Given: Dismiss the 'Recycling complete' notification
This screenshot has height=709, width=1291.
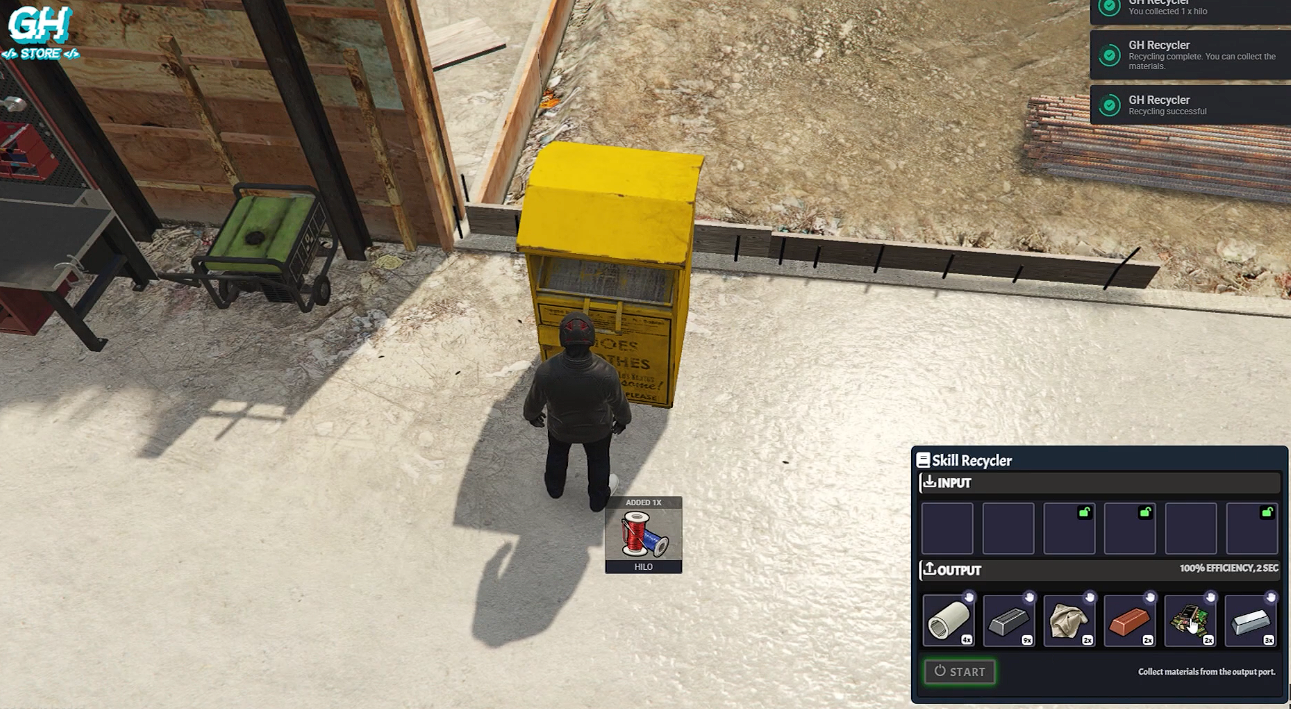Looking at the screenshot, I should point(1190,55).
